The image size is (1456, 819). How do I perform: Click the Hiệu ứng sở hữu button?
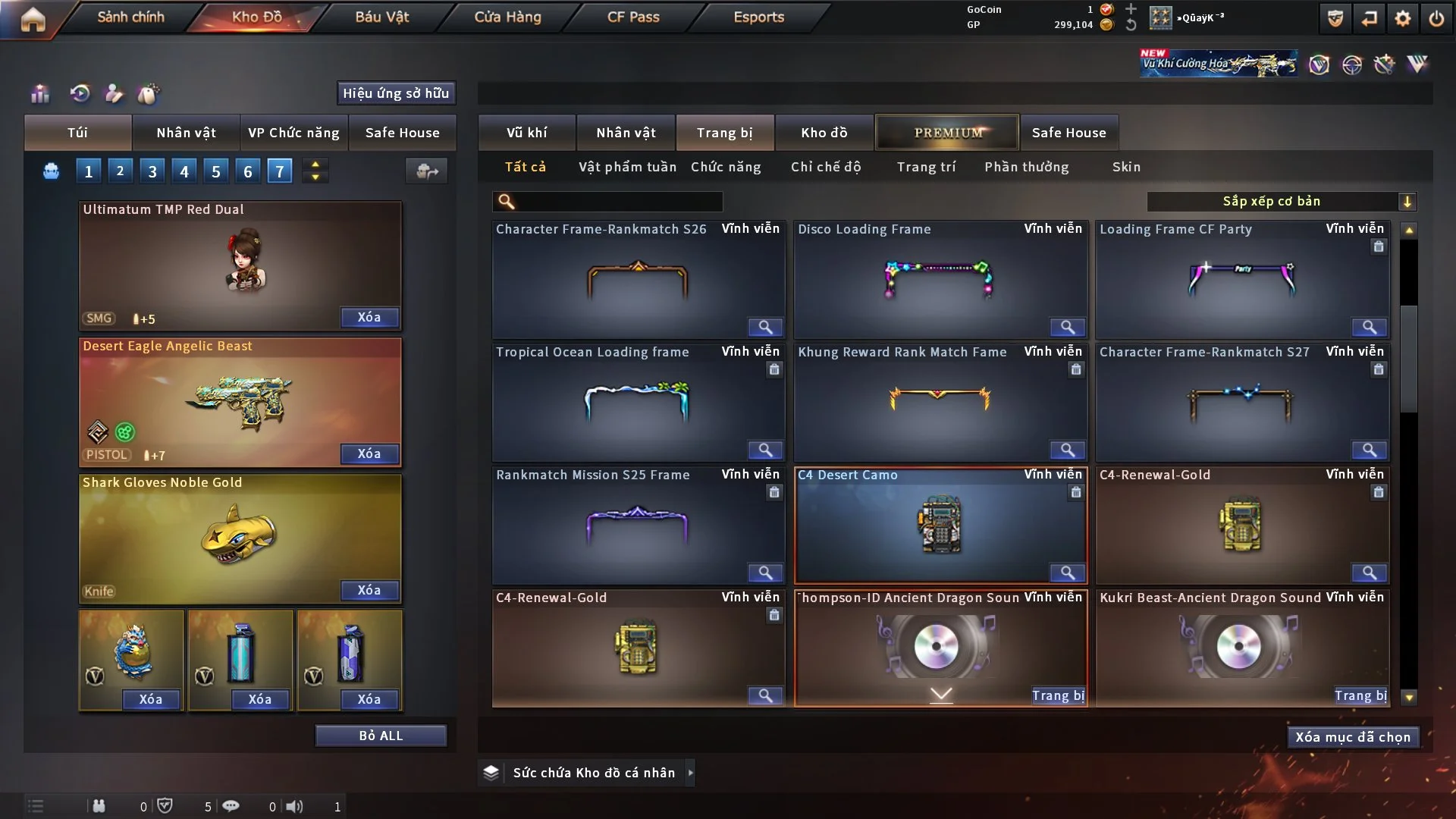coord(396,93)
